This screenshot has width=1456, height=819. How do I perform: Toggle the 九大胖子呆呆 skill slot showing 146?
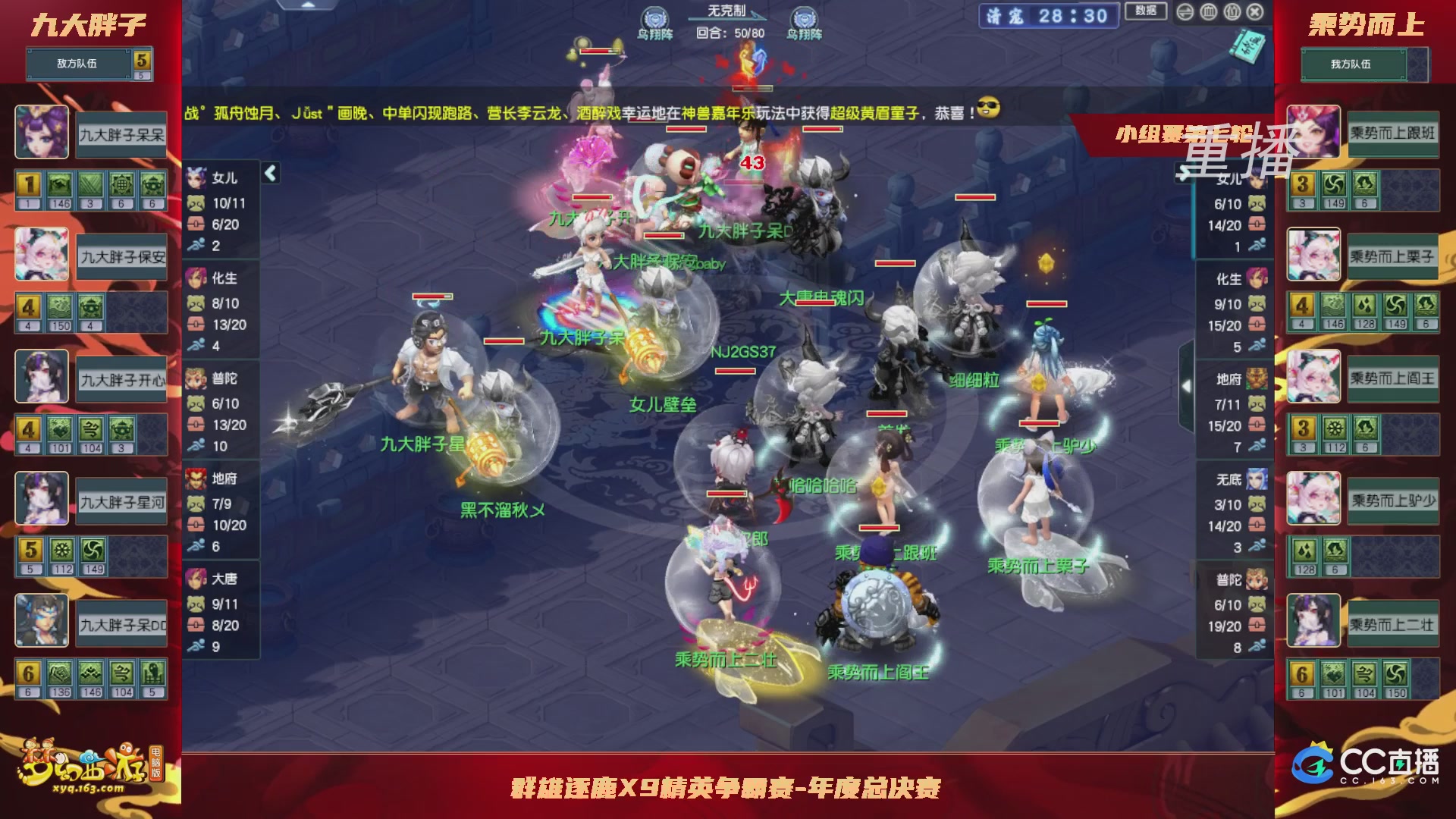pos(61,184)
